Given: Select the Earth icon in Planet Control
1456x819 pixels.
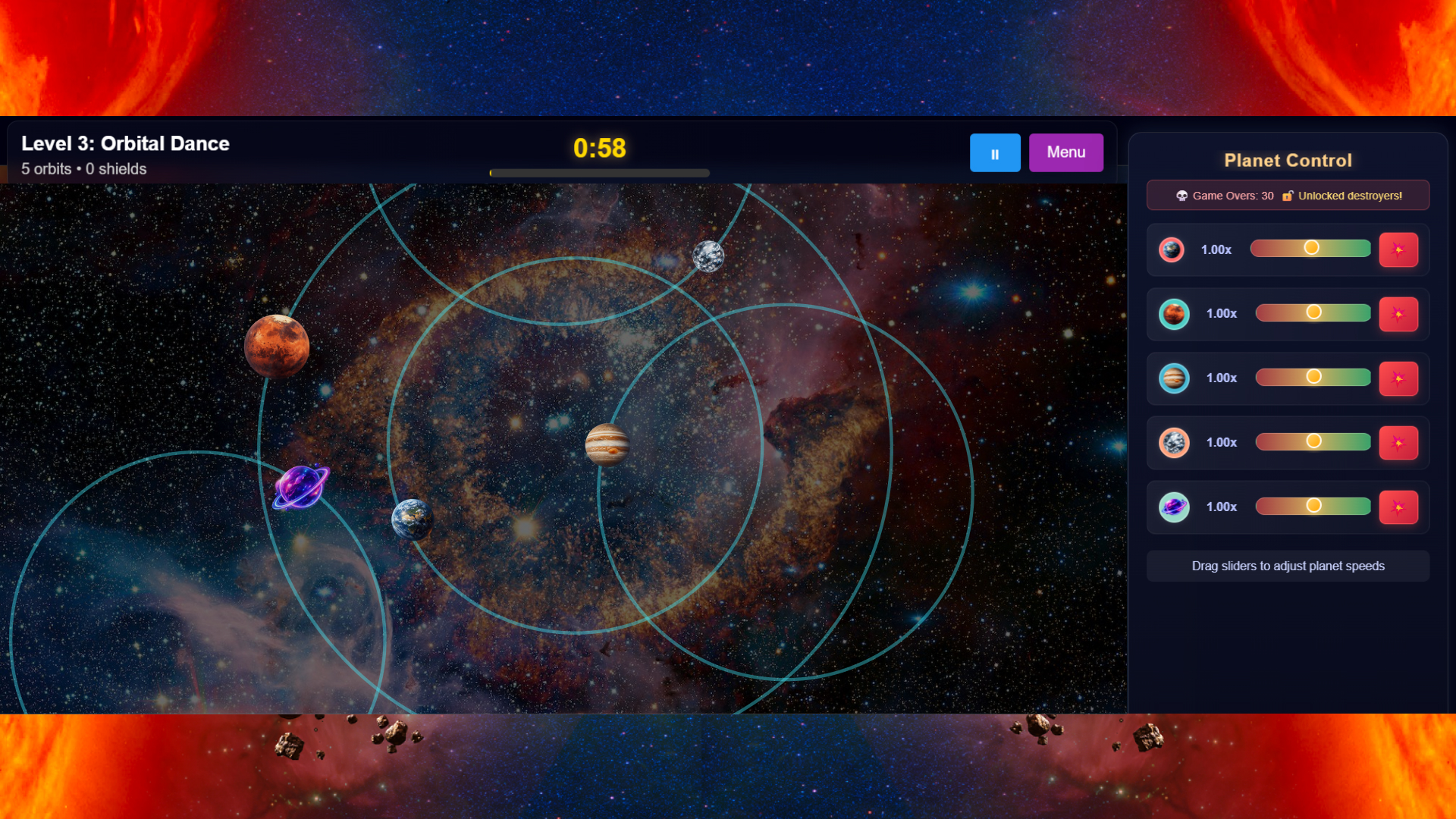Looking at the screenshot, I should pyautogui.click(x=1172, y=249).
